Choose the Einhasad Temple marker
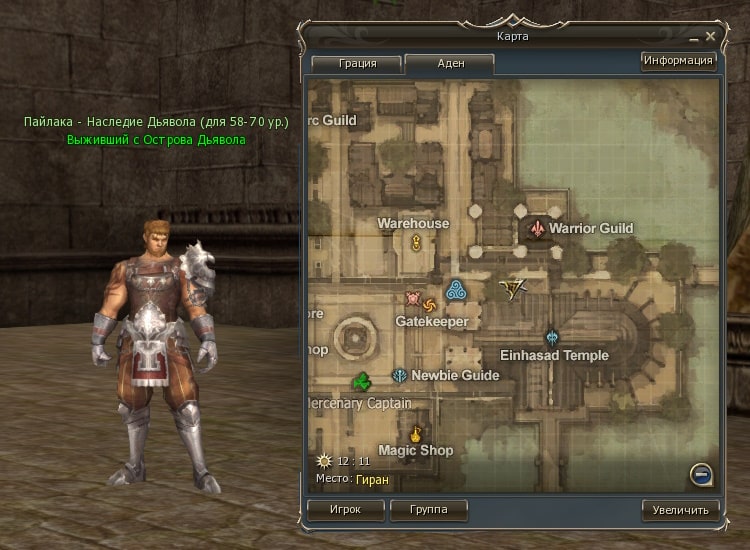Screen dimensions: 750x550 click(x=551, y=337)
